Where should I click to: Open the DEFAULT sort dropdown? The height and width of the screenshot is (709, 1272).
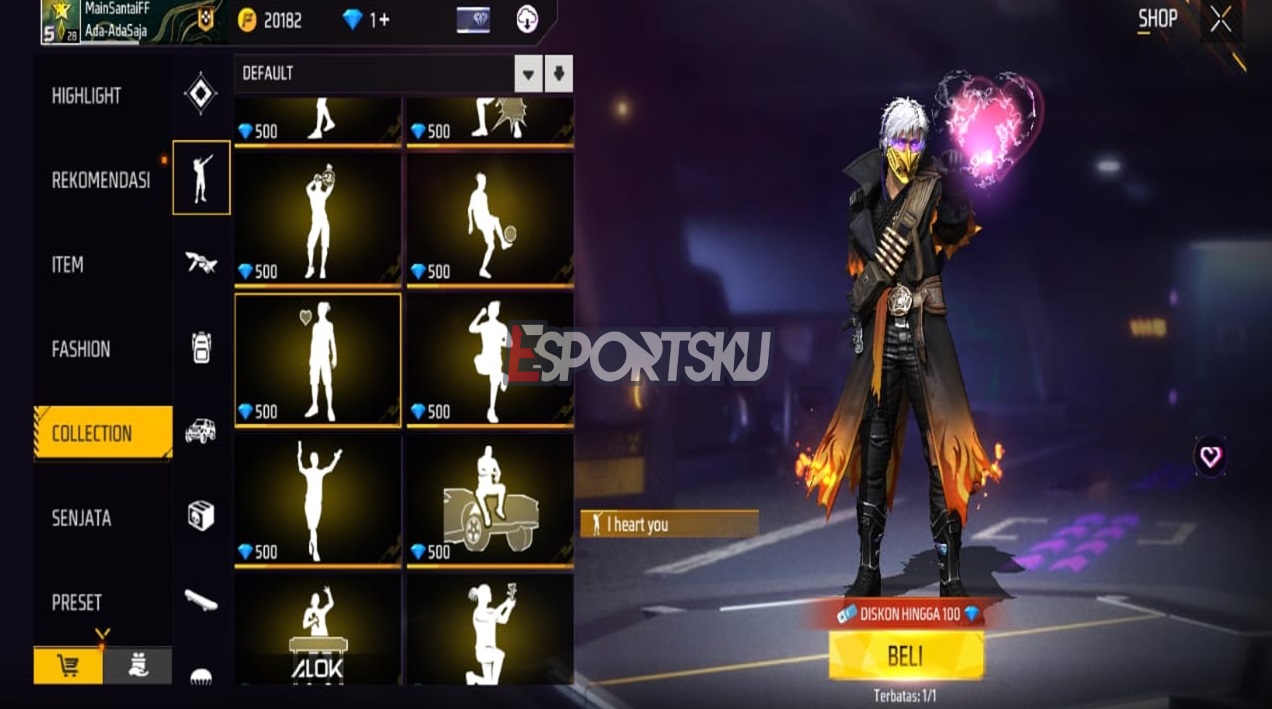click(x=528, y=74)
